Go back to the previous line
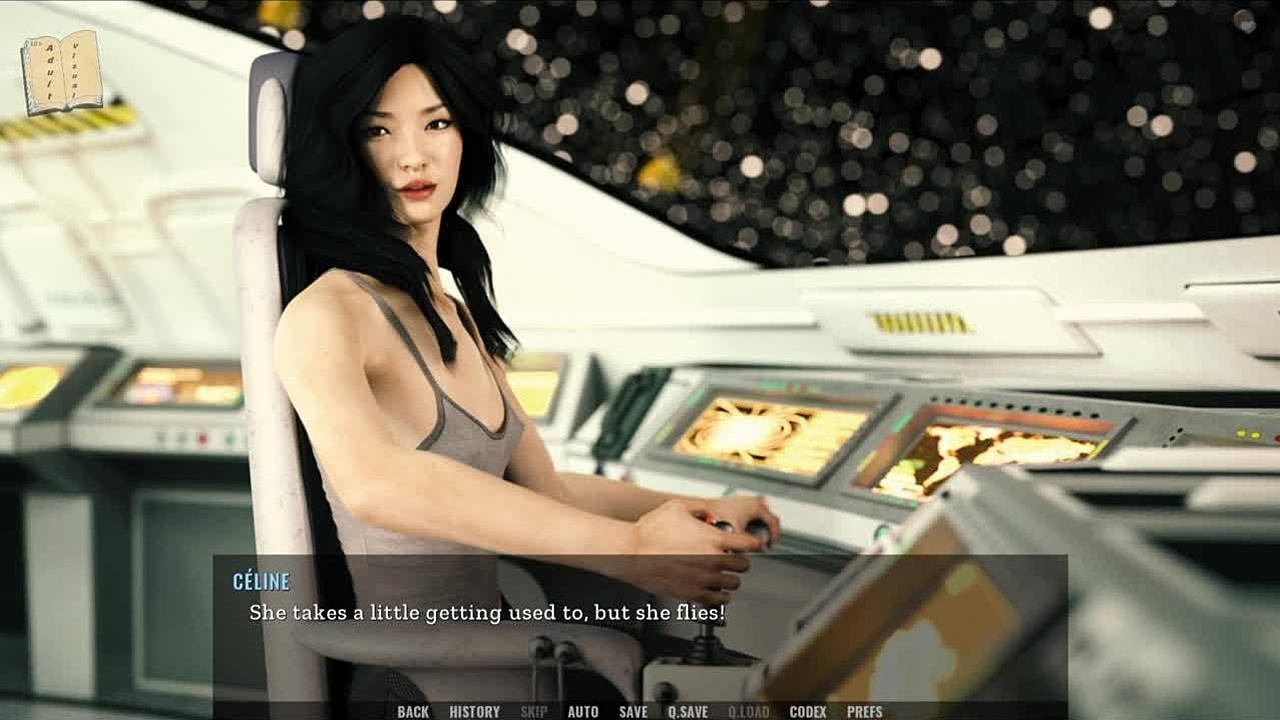 click(x=412, y=712)
